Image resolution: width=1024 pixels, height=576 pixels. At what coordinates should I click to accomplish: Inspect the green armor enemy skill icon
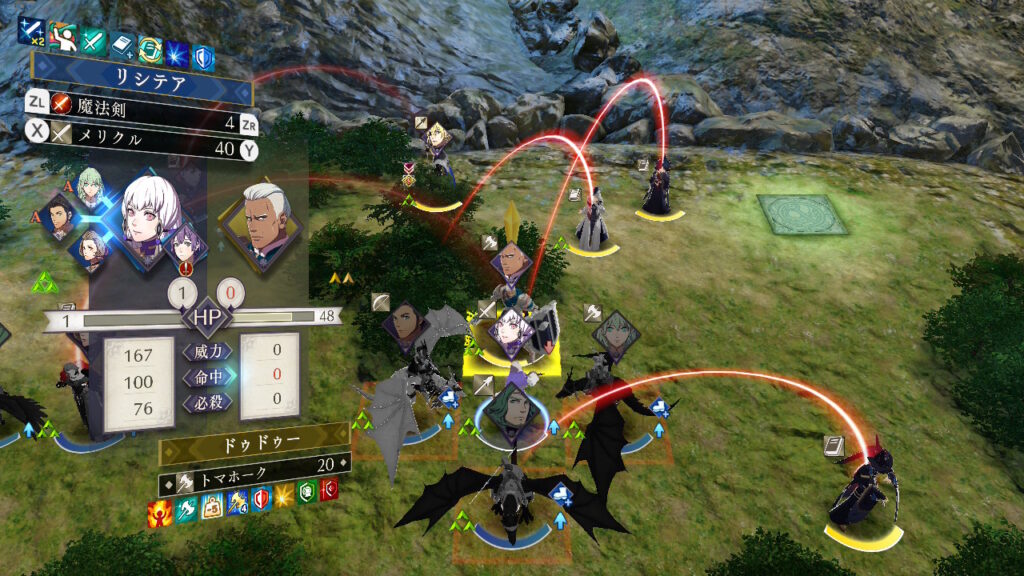point(306,490)
